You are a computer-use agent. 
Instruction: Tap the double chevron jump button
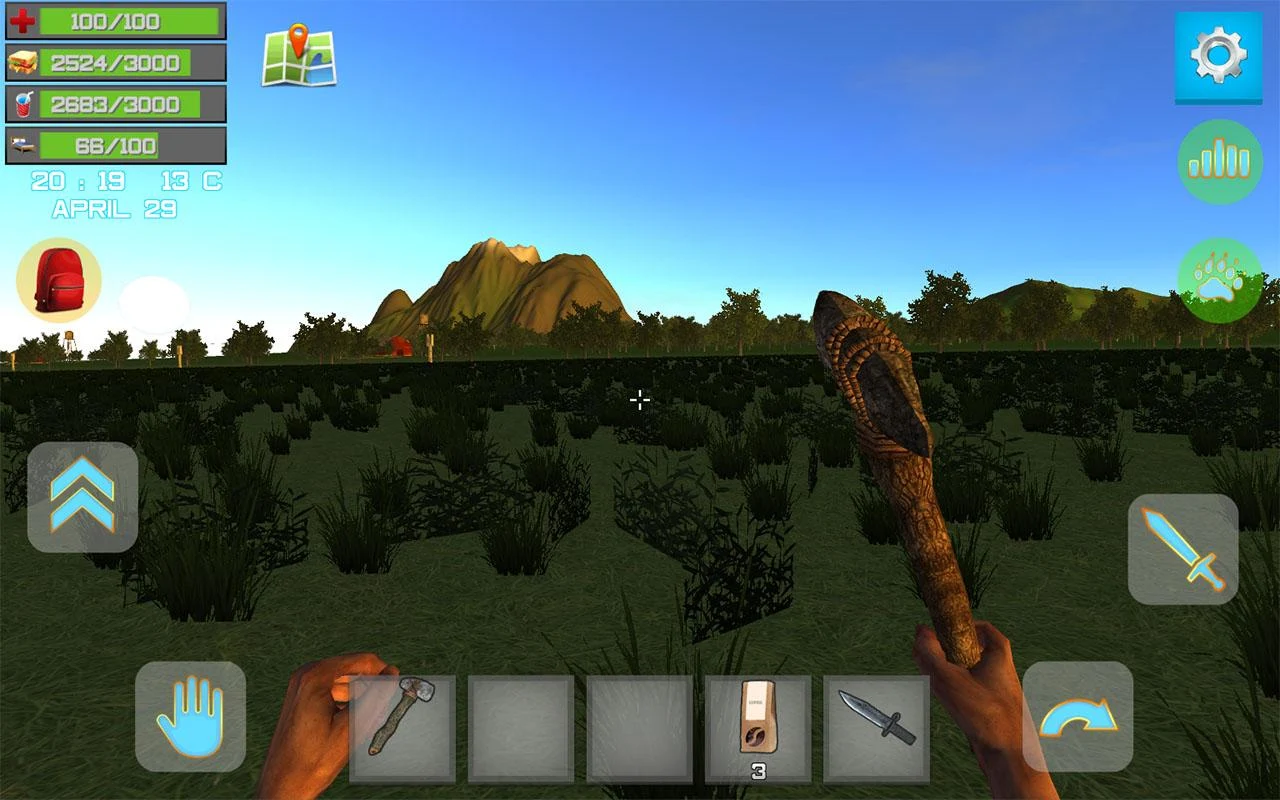pyautogui.click(x=82, y=497)
